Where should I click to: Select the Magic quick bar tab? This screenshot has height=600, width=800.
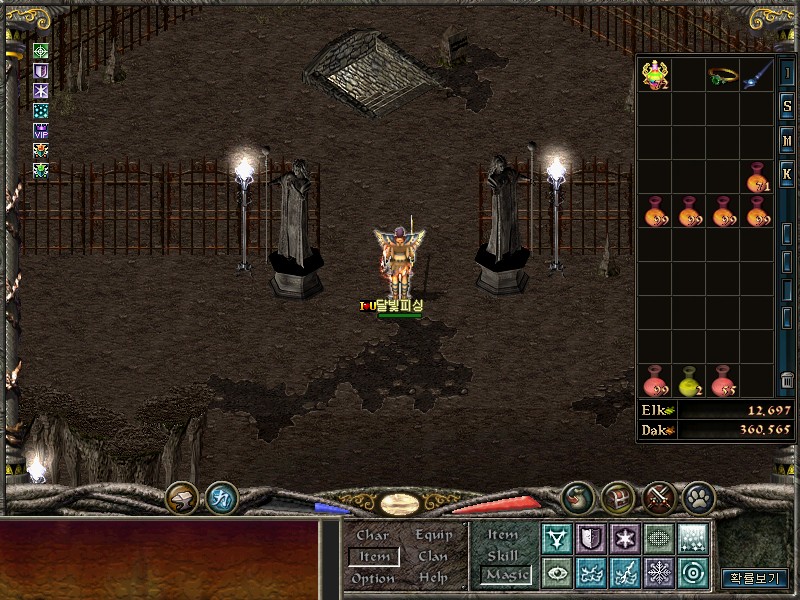505,575
